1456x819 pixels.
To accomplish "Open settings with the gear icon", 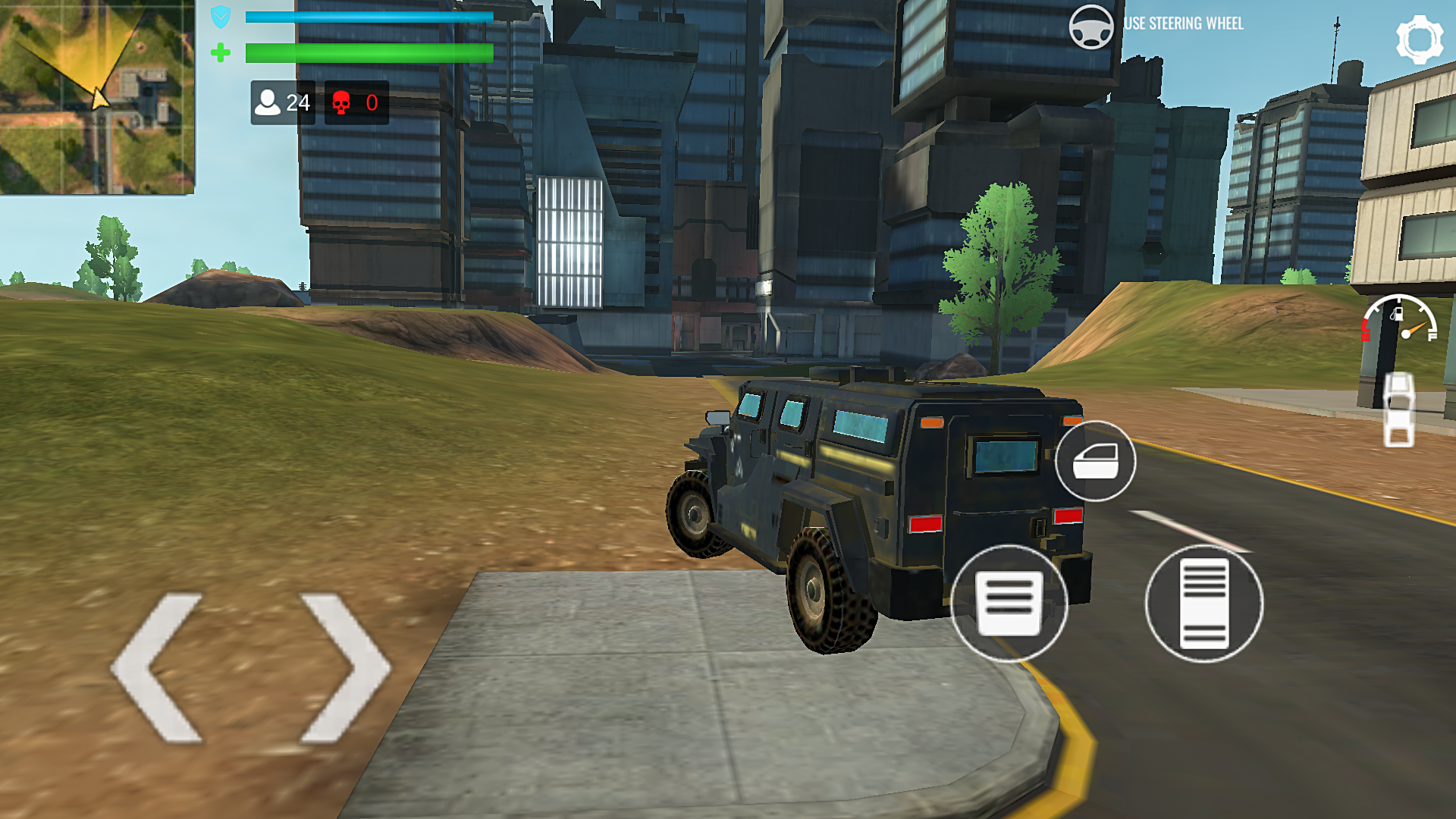I will point(1419,39).
